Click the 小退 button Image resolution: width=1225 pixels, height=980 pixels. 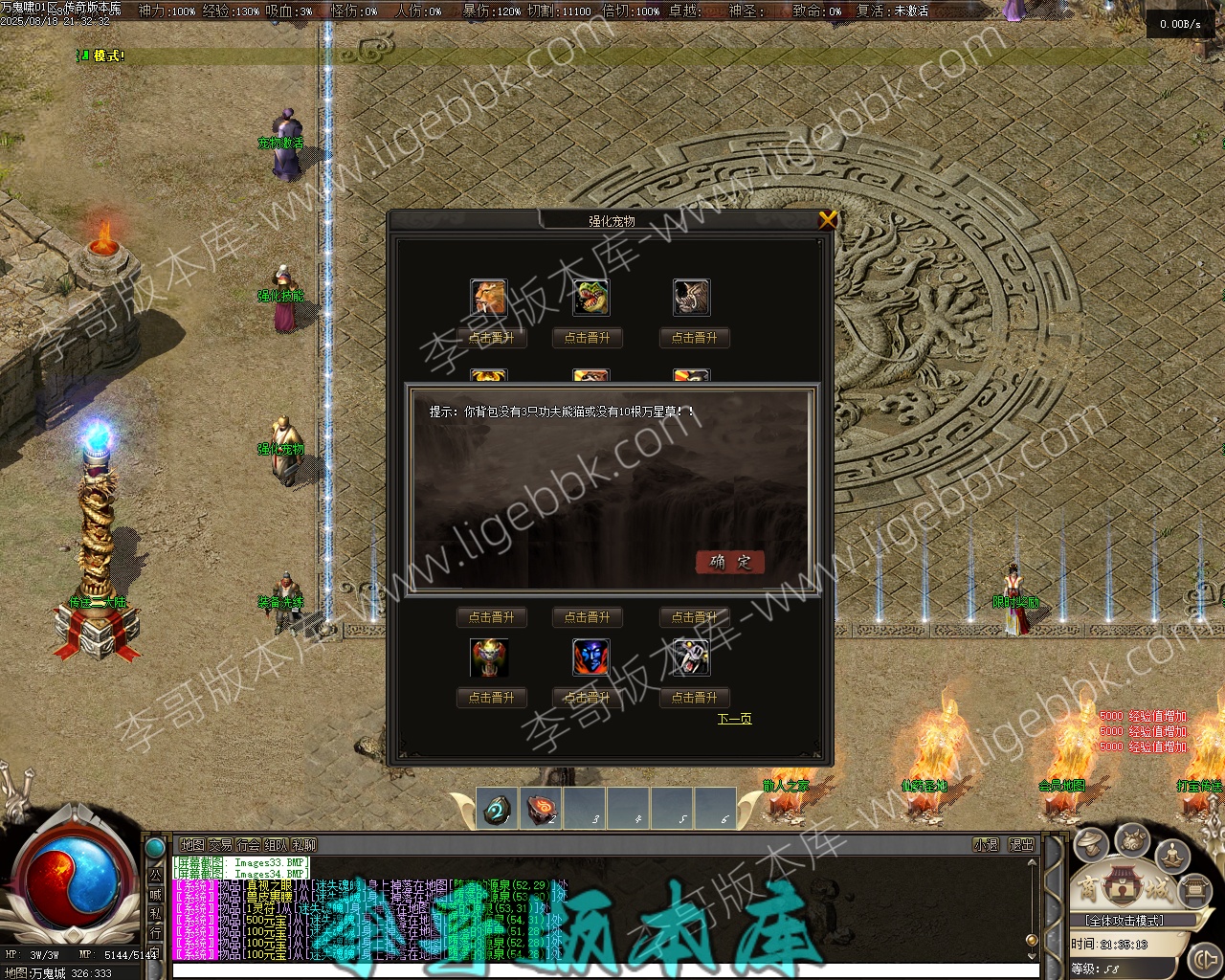(x=985, y=845)
